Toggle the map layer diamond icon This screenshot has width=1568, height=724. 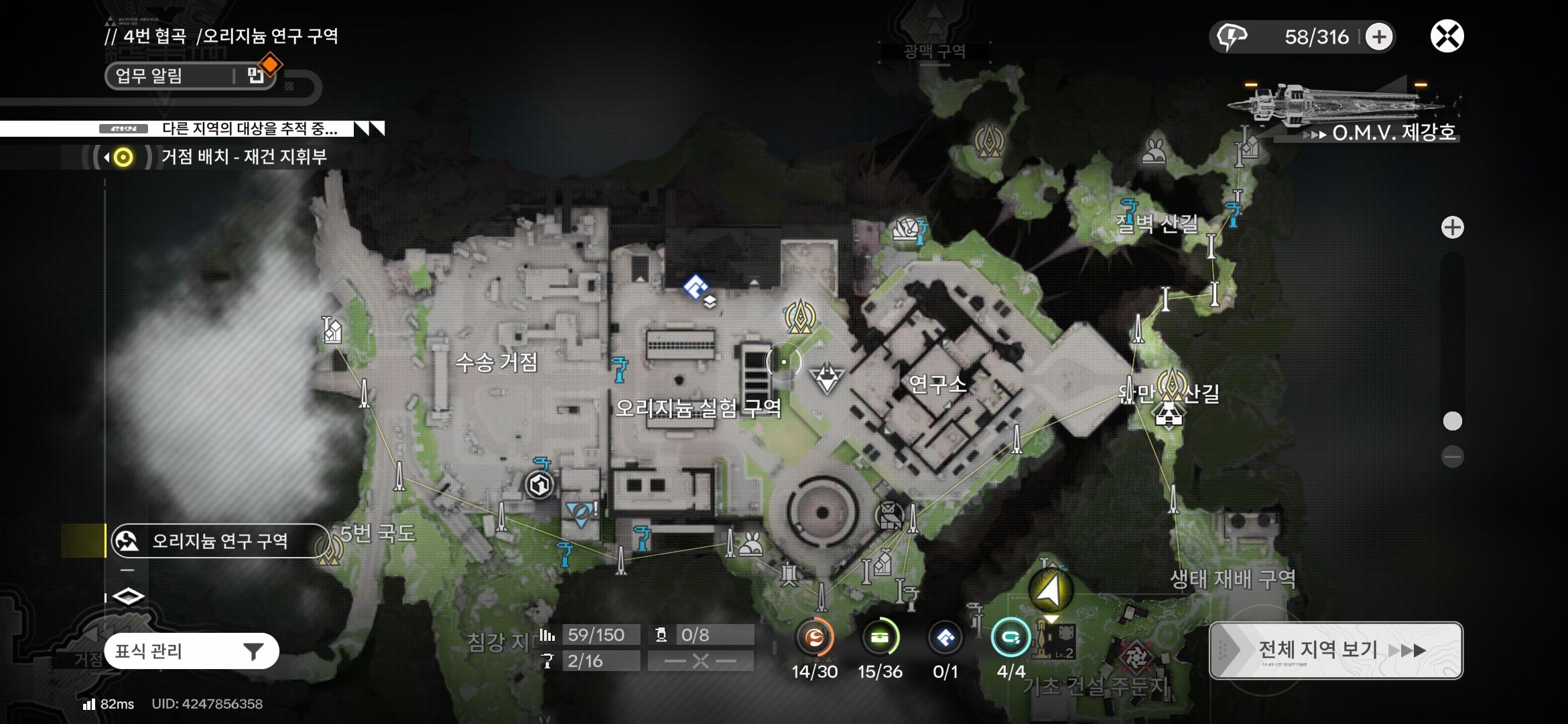click(x=128, y=596)
